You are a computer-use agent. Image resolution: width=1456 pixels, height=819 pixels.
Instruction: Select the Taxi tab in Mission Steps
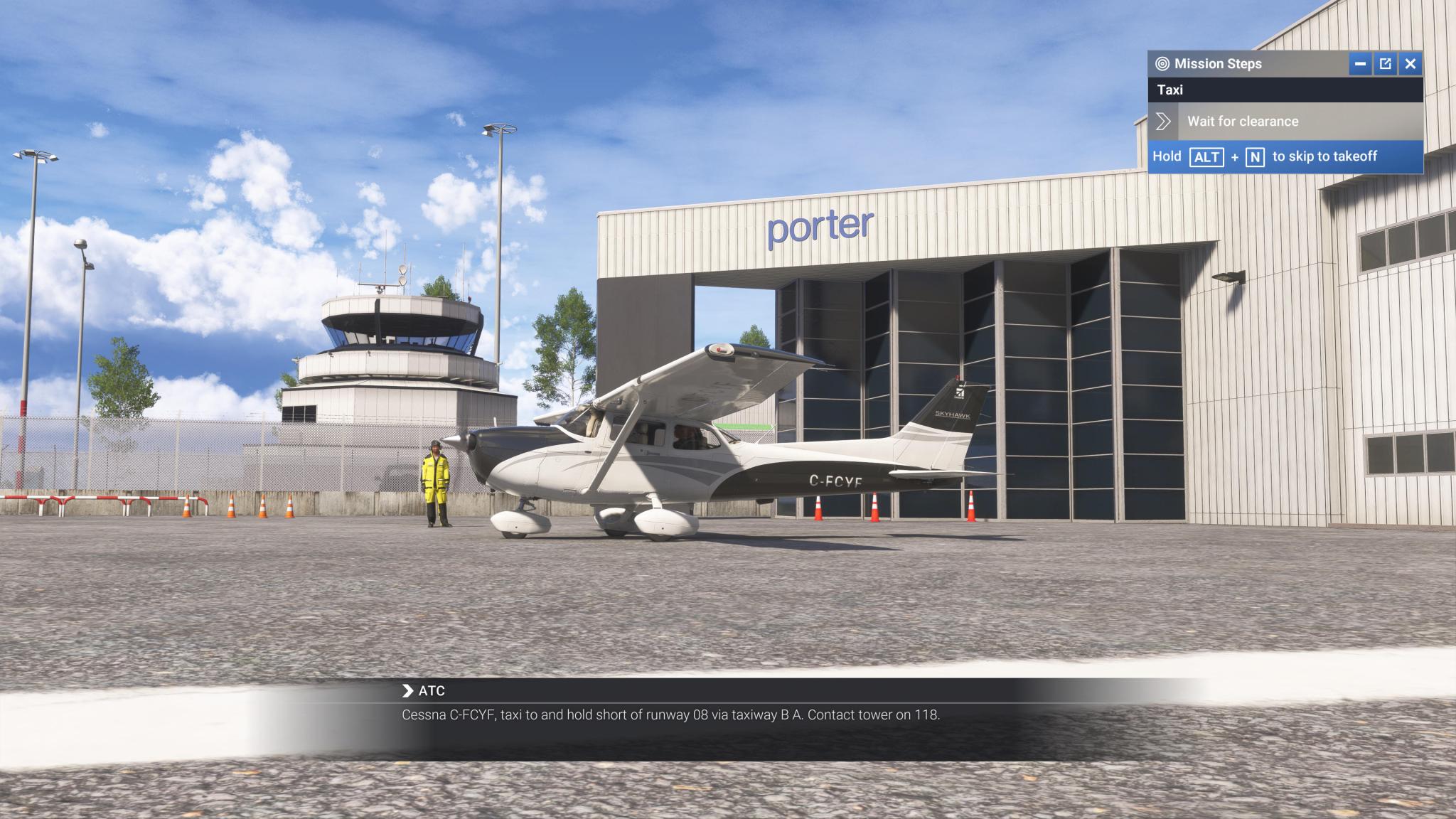(1173, 90)
